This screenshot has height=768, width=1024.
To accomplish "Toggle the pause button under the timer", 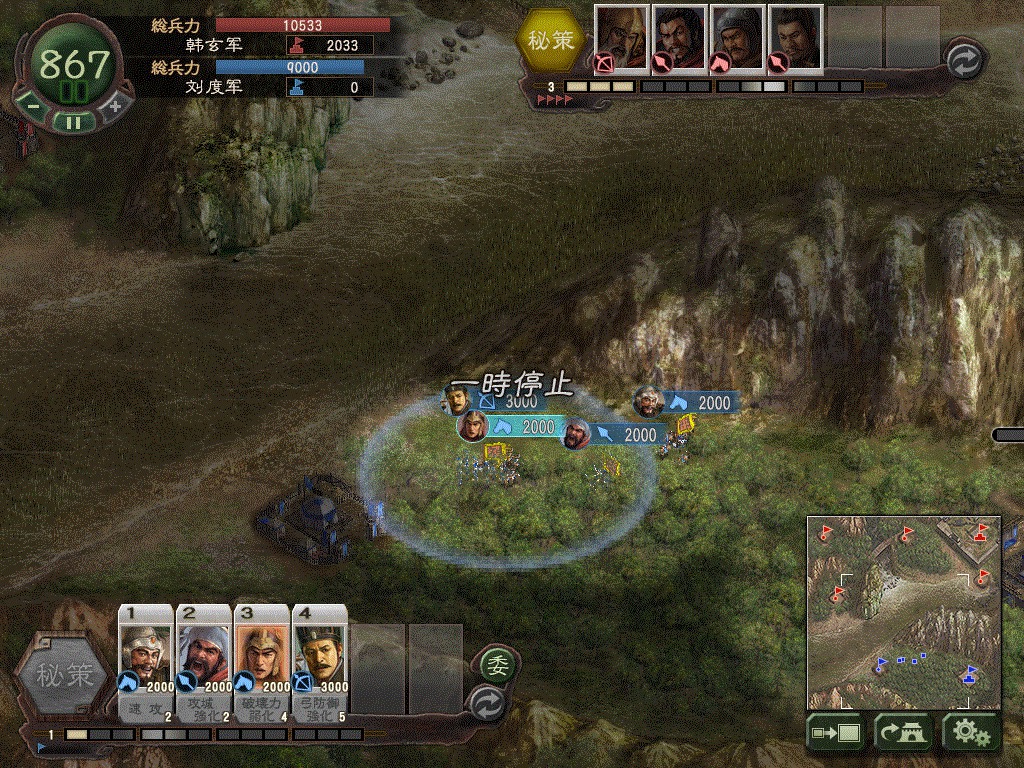I will (73, 122).
